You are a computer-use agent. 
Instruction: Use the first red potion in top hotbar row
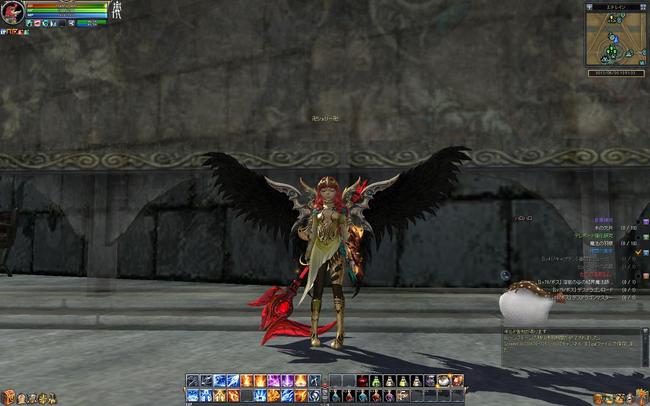[x=361, y=381]
